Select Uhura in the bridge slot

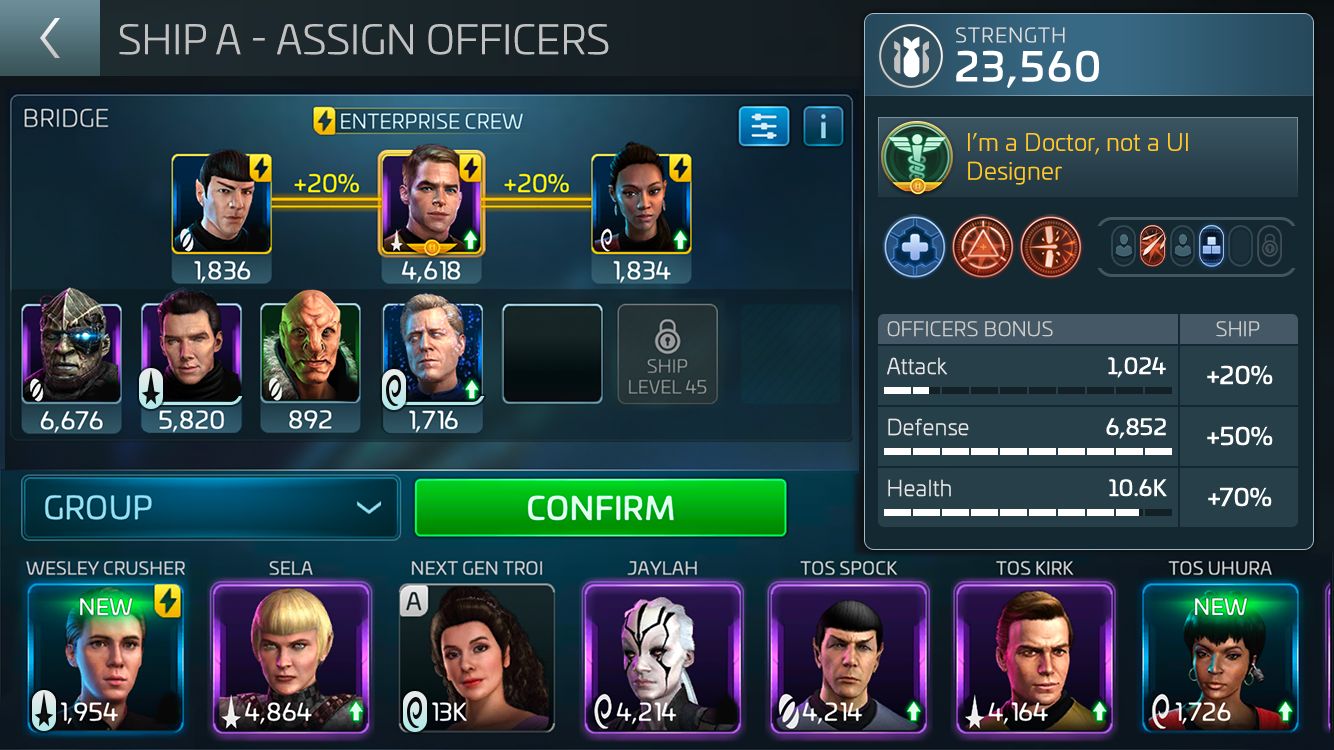click(x=641, y=204)
